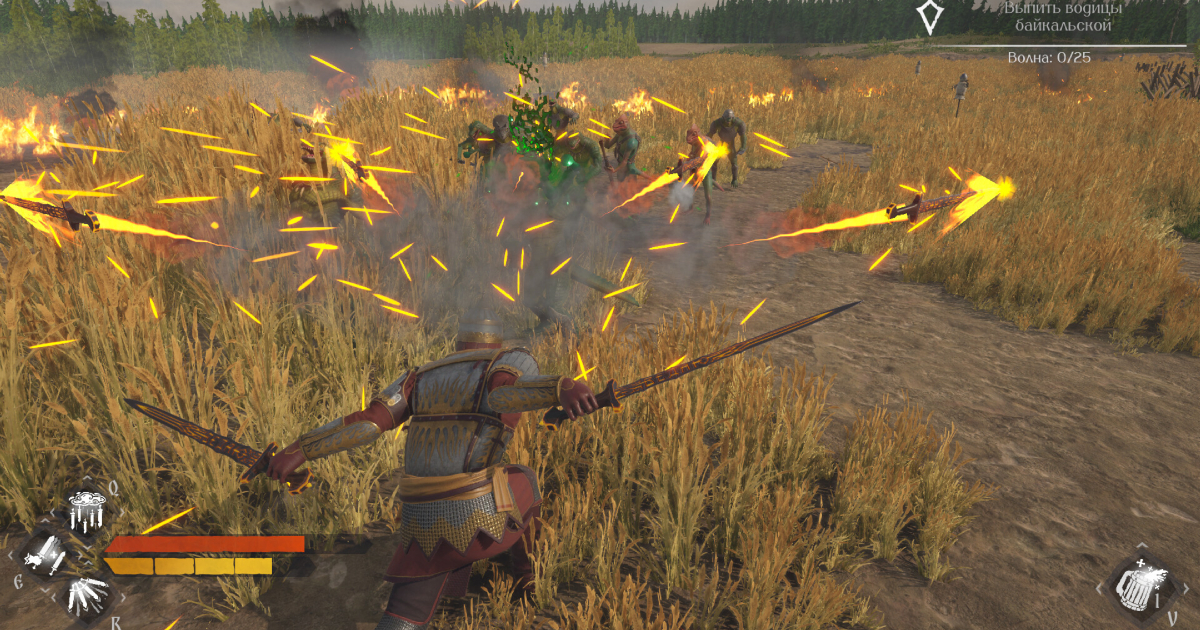The width and height of the screenshot is (1200, 630).
Task: Activate the raining swords cloud ability
Action: [x=87, y=511]
